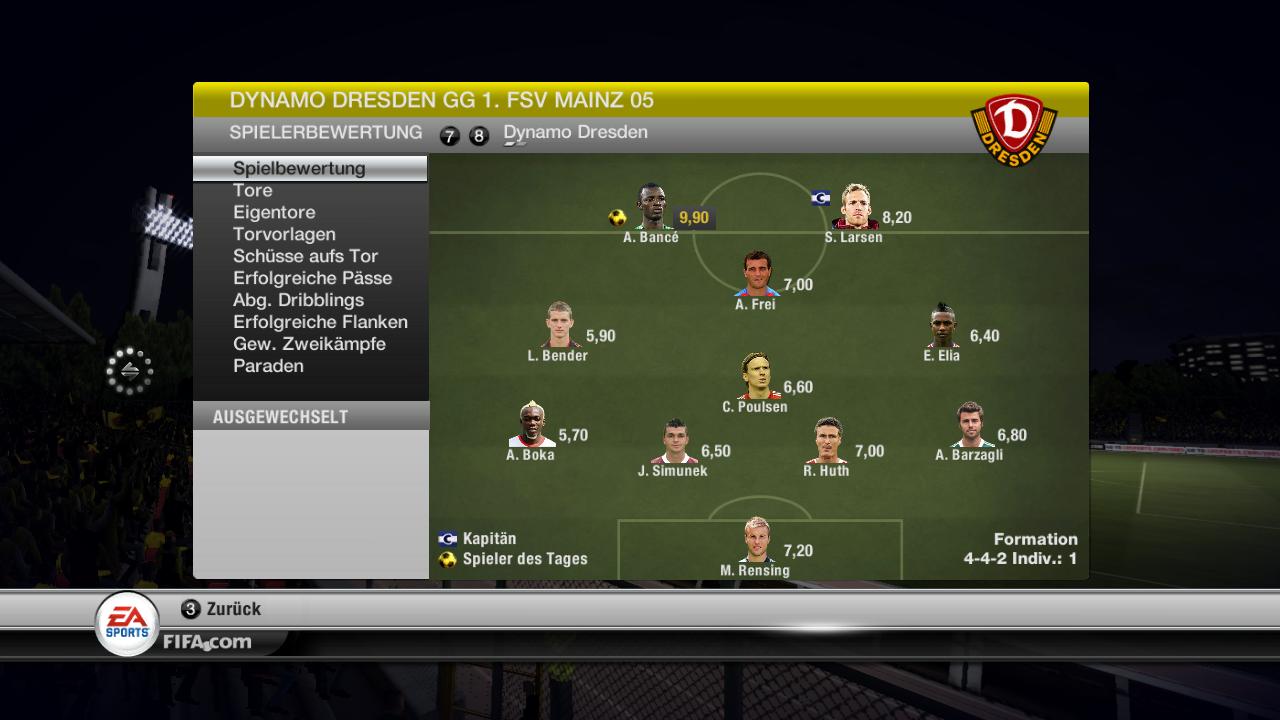Go back with the Zurück button

pos(222,609)
